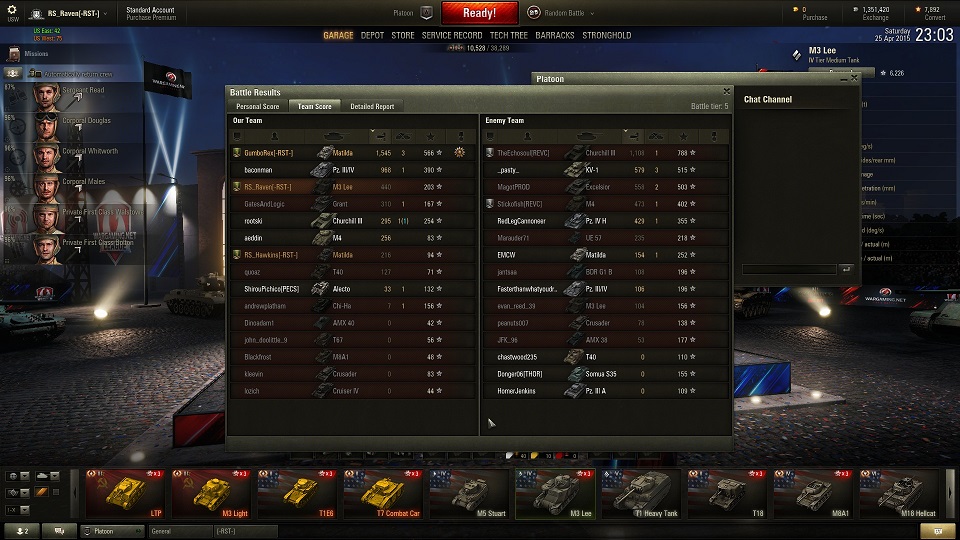Hit the red Ready! button
The height and width of the screenshot is (540, 960).
[x=479, y=13]
